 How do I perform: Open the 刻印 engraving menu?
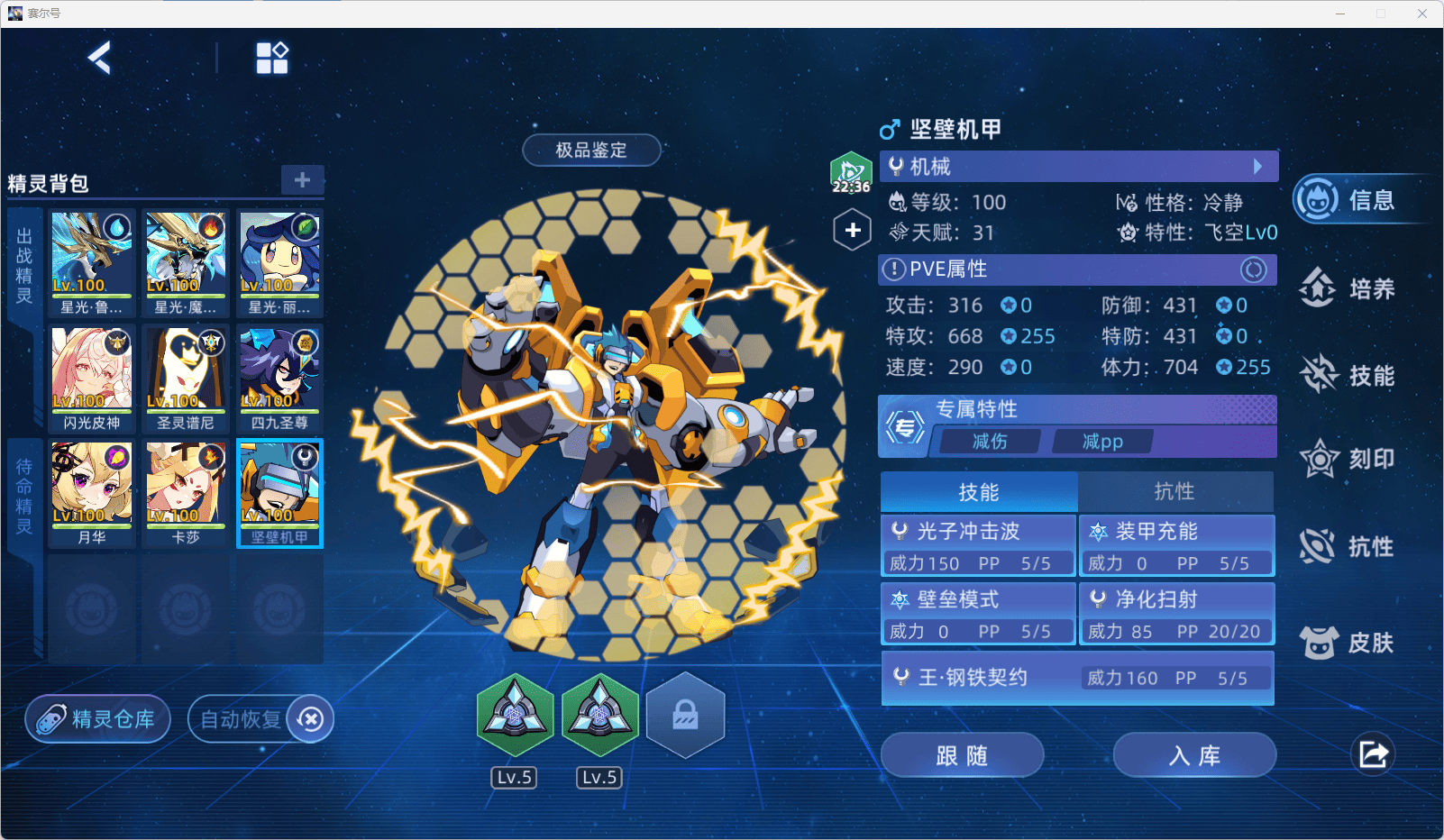(x=1349, y=460)
